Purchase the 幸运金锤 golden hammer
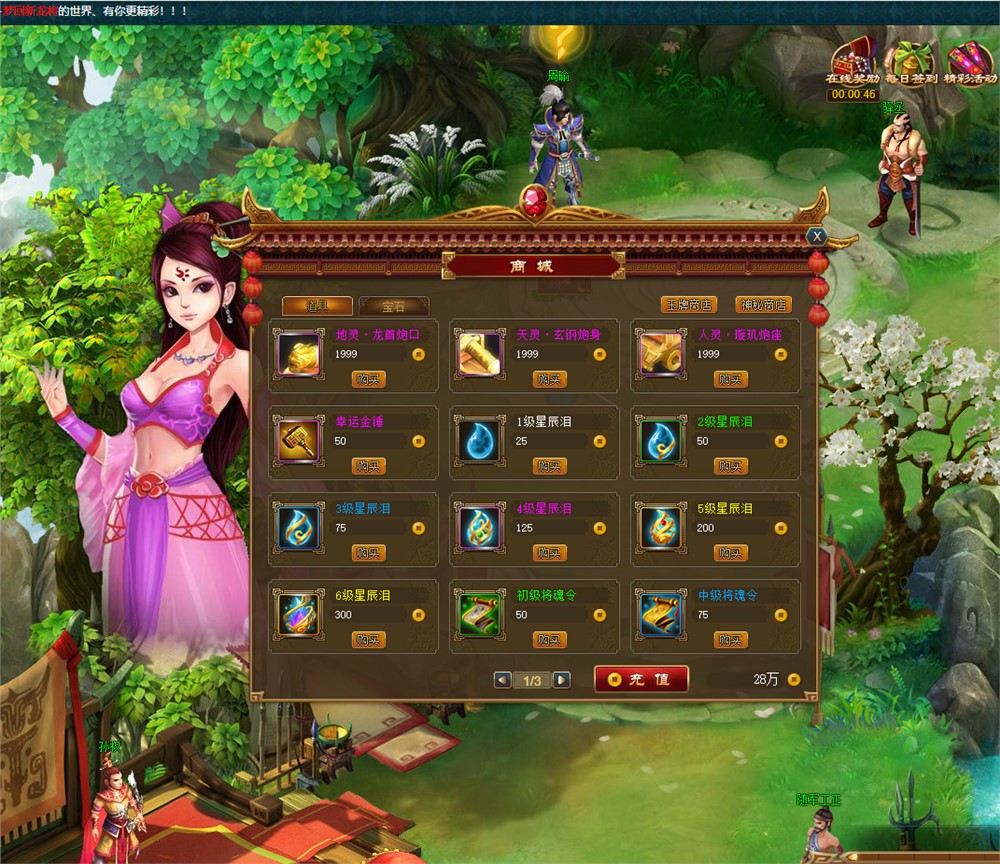Screen dimensions: 1000x864 pos(368,466)
